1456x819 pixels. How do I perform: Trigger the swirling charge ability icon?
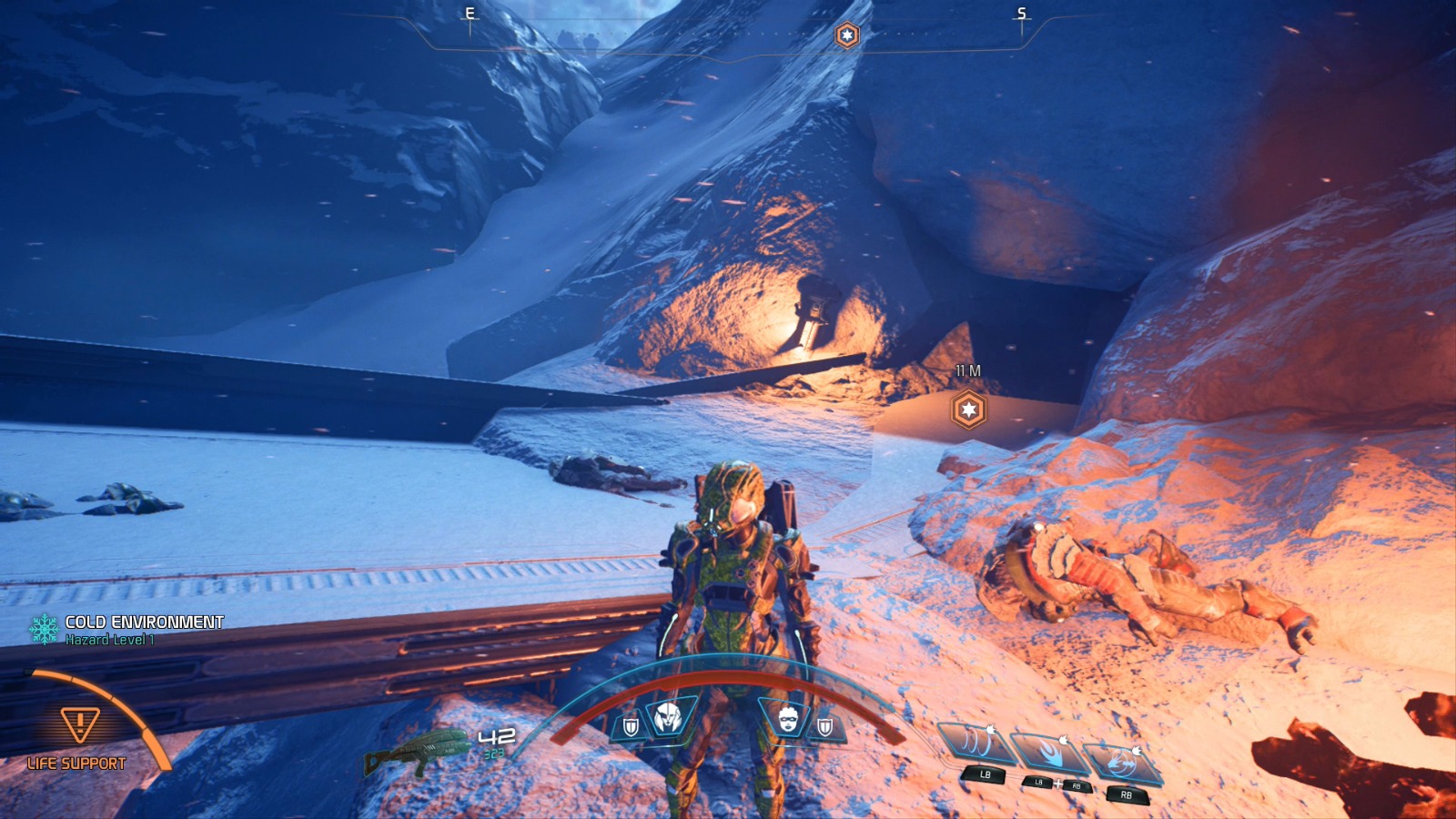coord(1123,764)
